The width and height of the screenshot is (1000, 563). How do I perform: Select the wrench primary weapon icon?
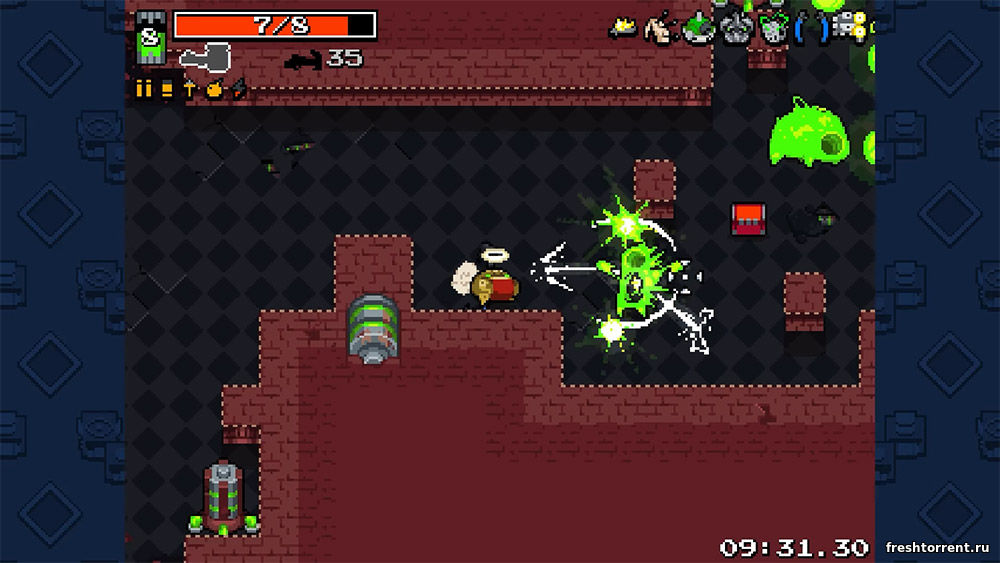pos(204,57)
